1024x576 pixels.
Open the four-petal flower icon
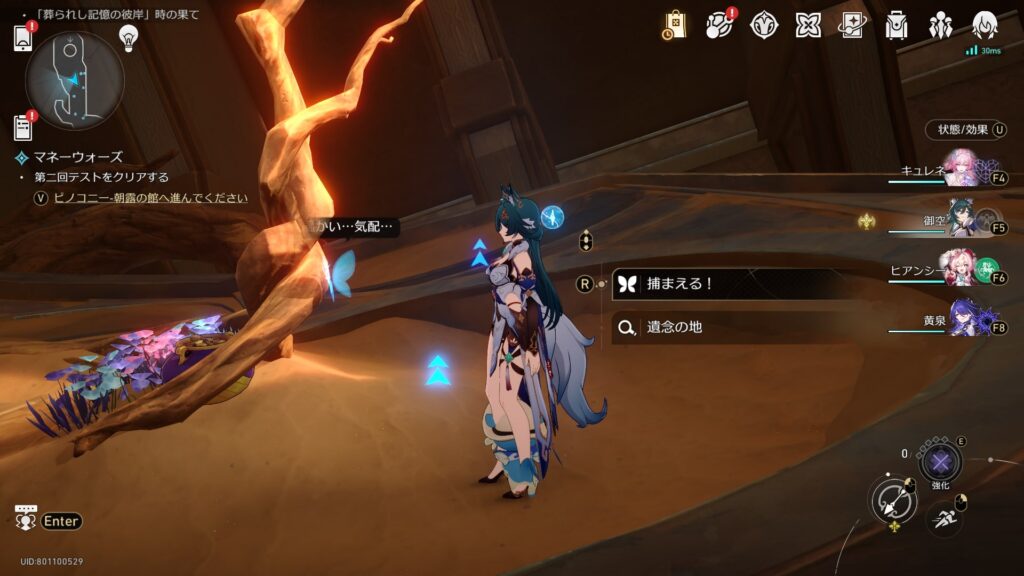tap(808, 26)
